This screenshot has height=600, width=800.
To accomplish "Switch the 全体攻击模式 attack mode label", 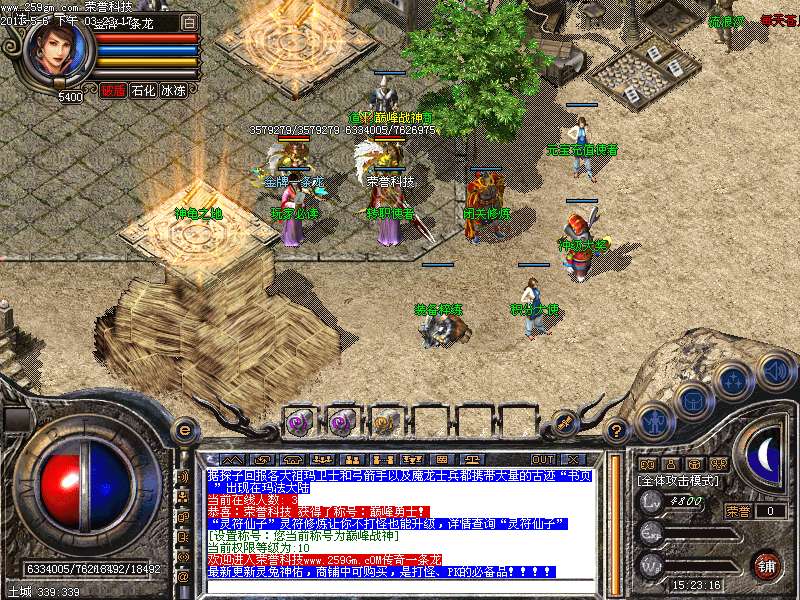I will 676,479.
